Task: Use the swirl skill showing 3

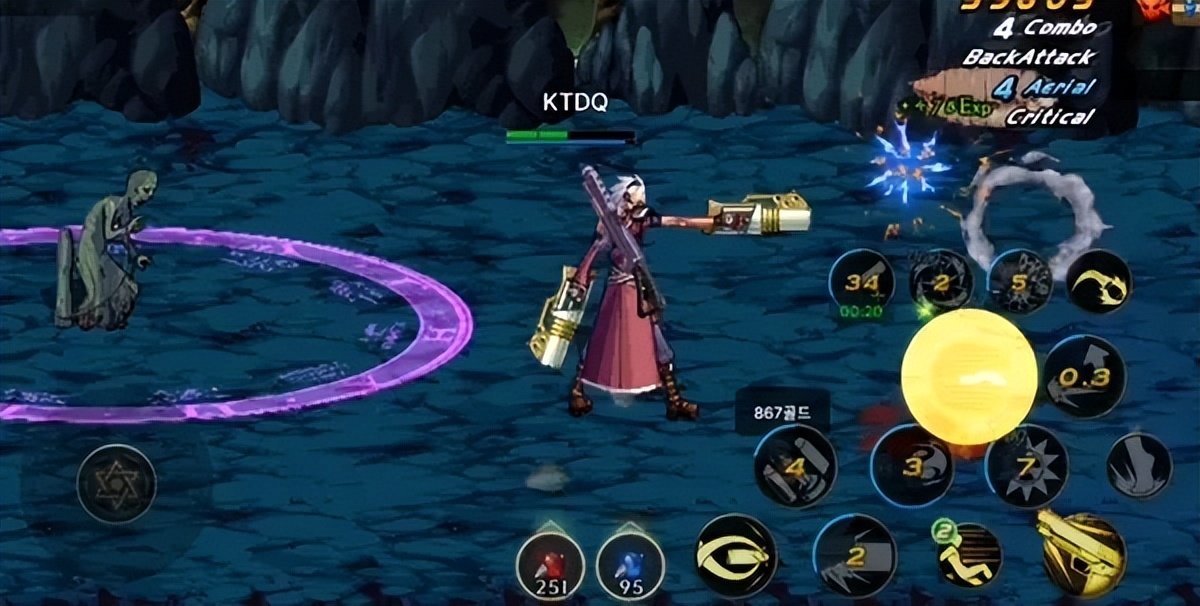Action: 911,466
